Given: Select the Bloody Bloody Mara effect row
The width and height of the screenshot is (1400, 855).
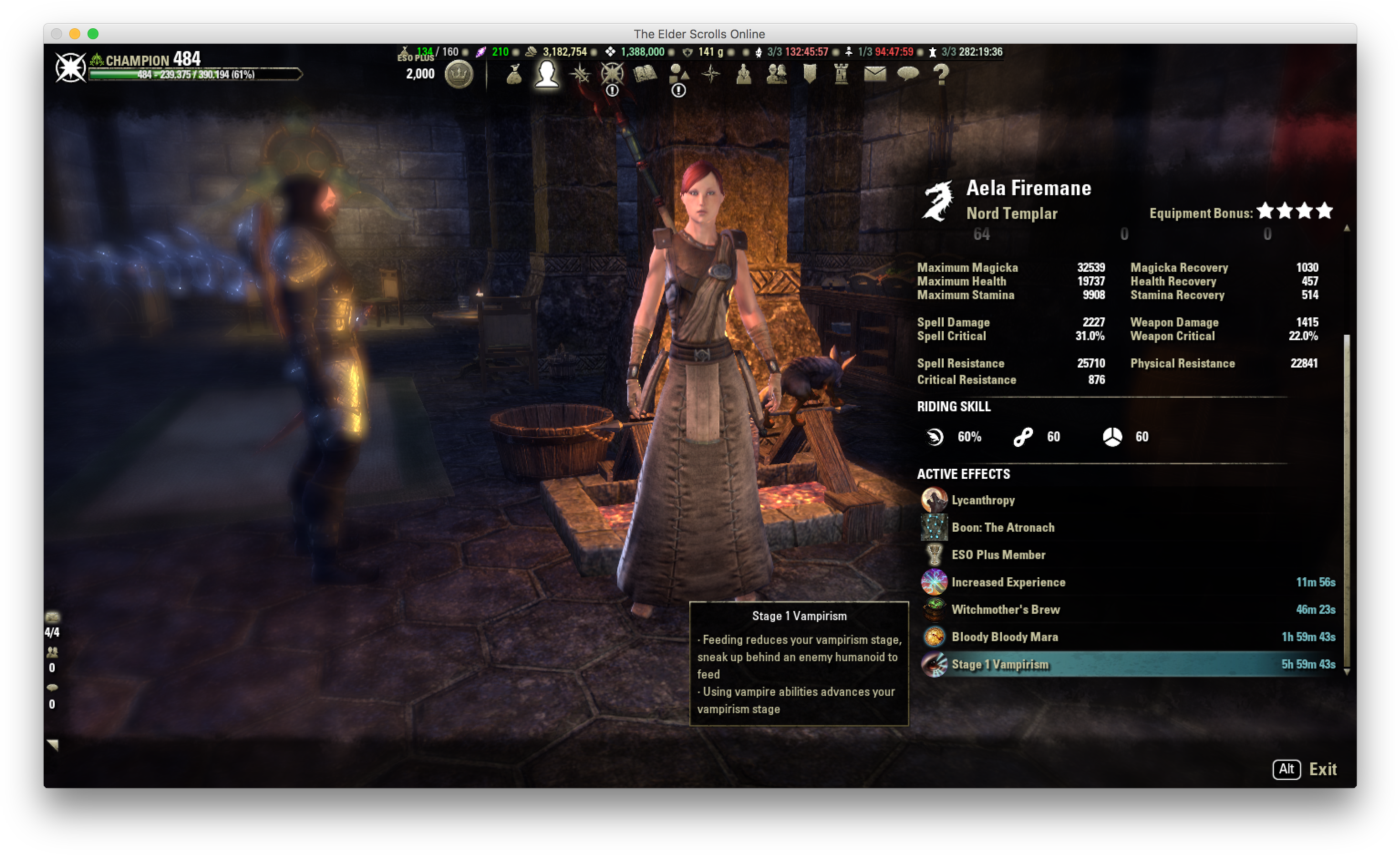Looking at the screenshot, I should pyautogui.click(x=1005, y=637).
